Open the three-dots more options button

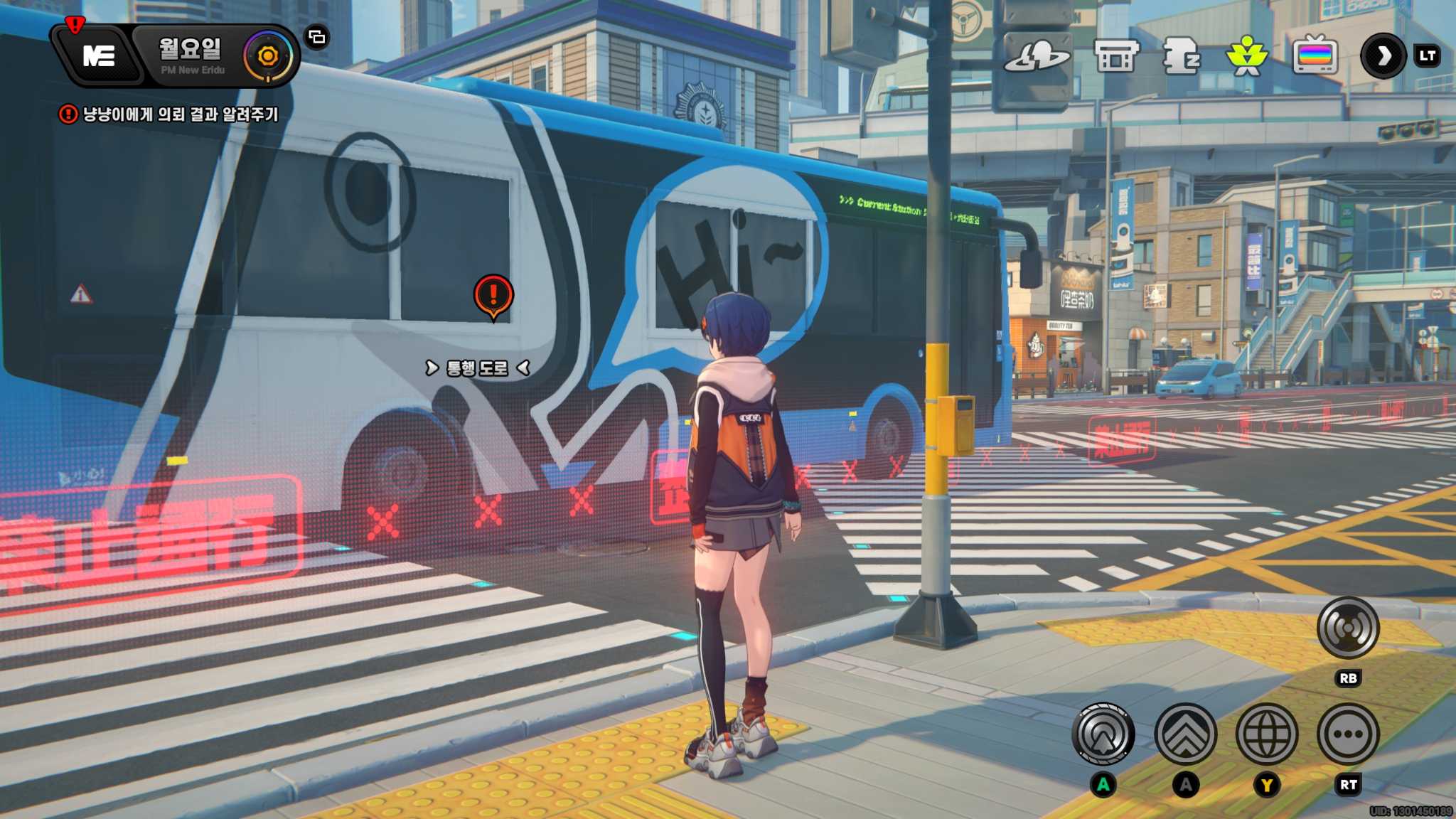coord(1347,734)
